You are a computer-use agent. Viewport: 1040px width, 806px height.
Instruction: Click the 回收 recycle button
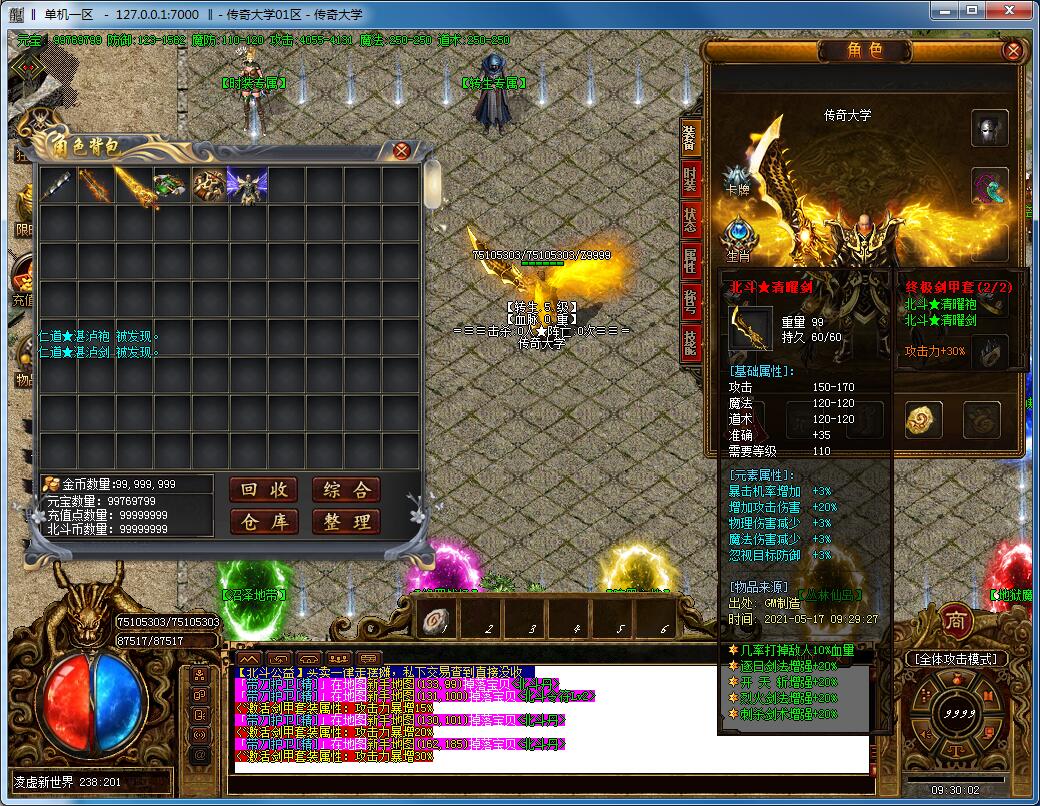(264, 489)
